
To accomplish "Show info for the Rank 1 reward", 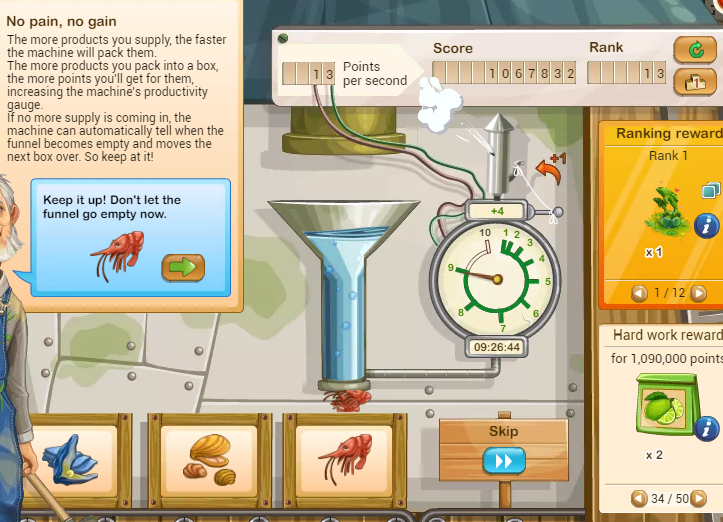I will (x=707, y=226).
